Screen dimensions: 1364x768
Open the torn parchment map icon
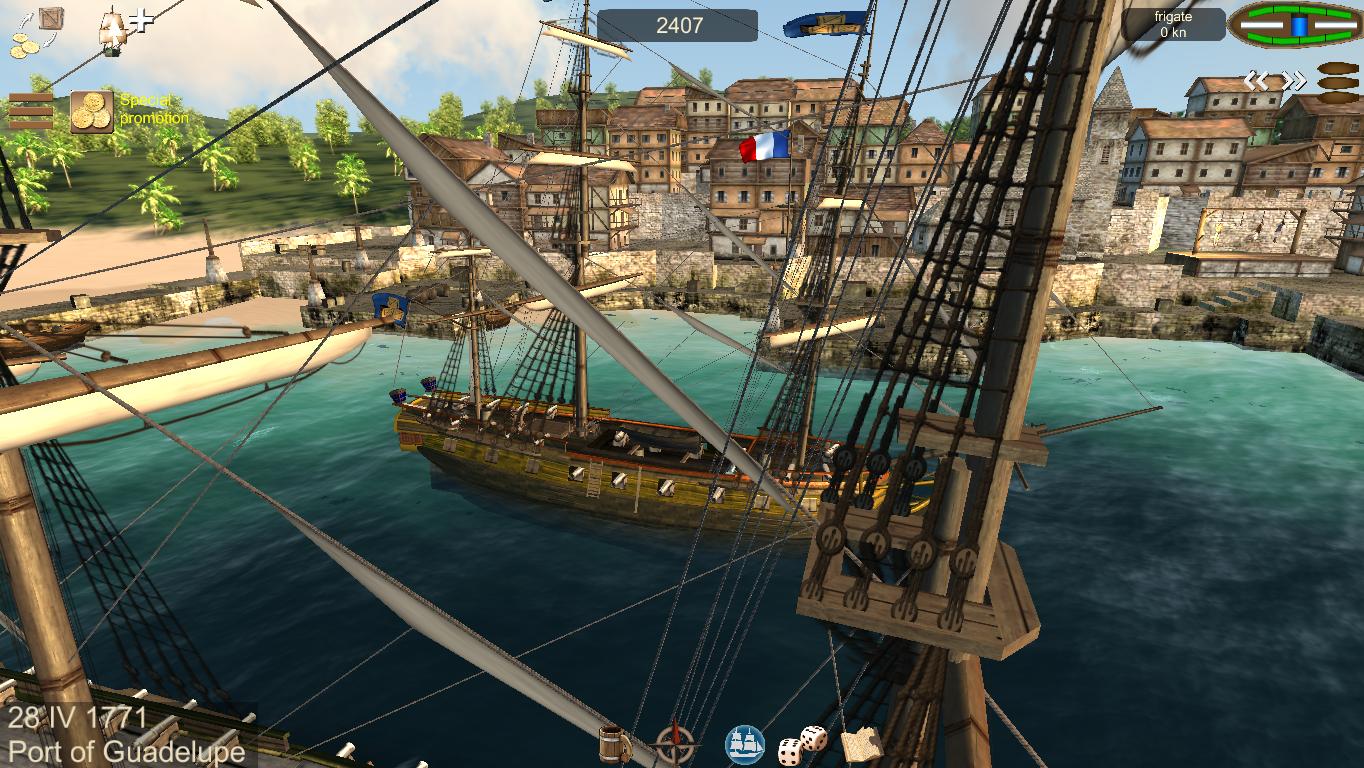[x=862, y=744]
